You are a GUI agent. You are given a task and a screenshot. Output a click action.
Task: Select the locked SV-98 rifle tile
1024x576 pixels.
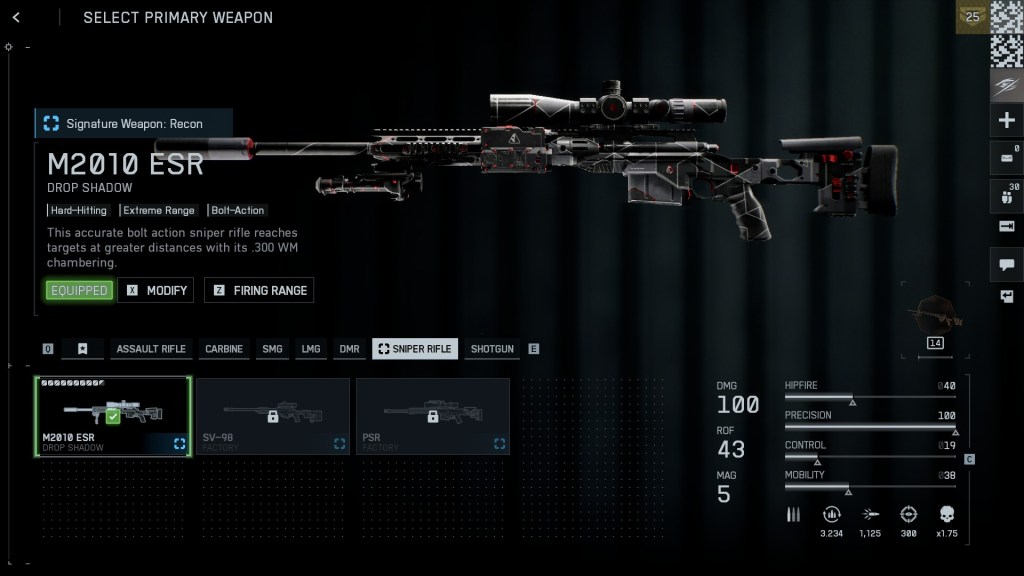point(273,416)
